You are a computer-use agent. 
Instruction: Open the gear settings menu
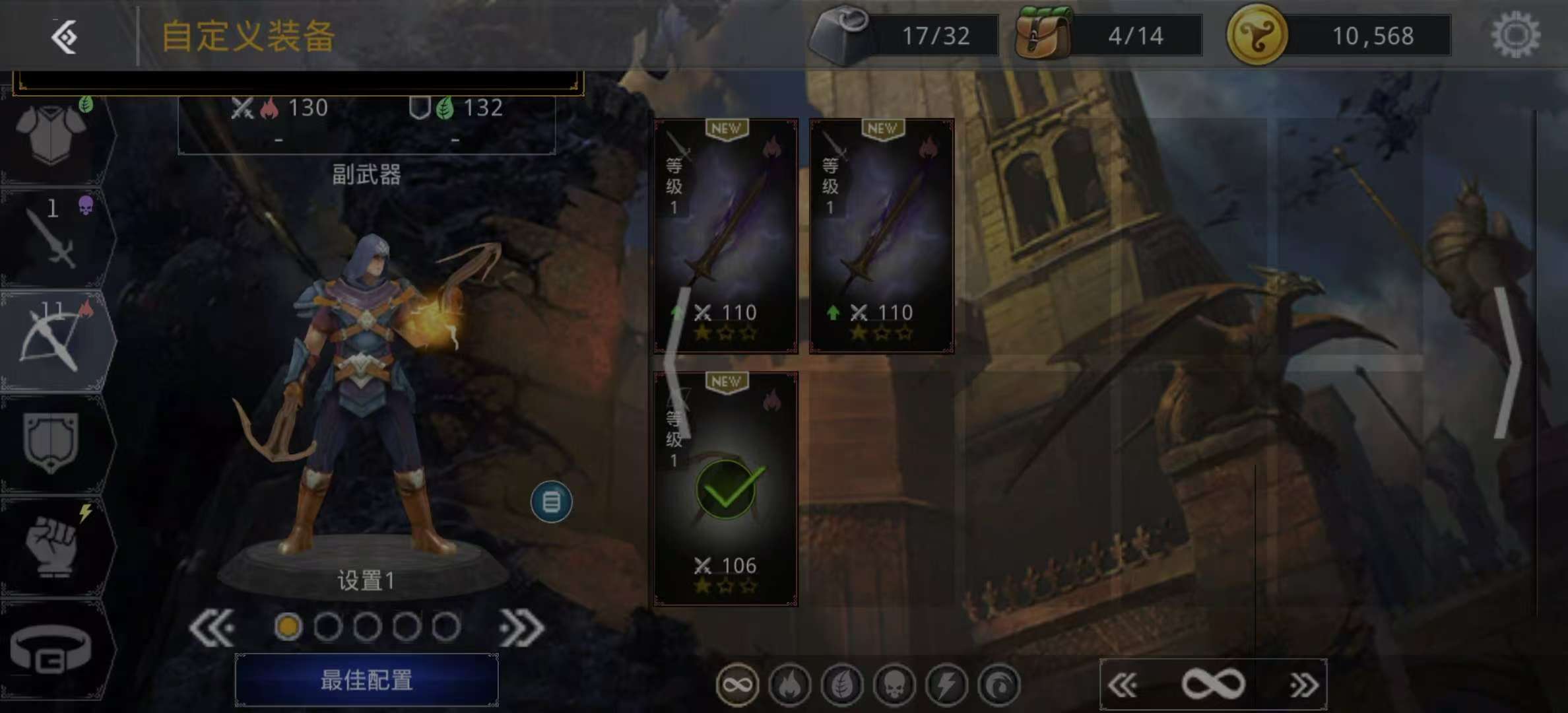point(1515,35)
